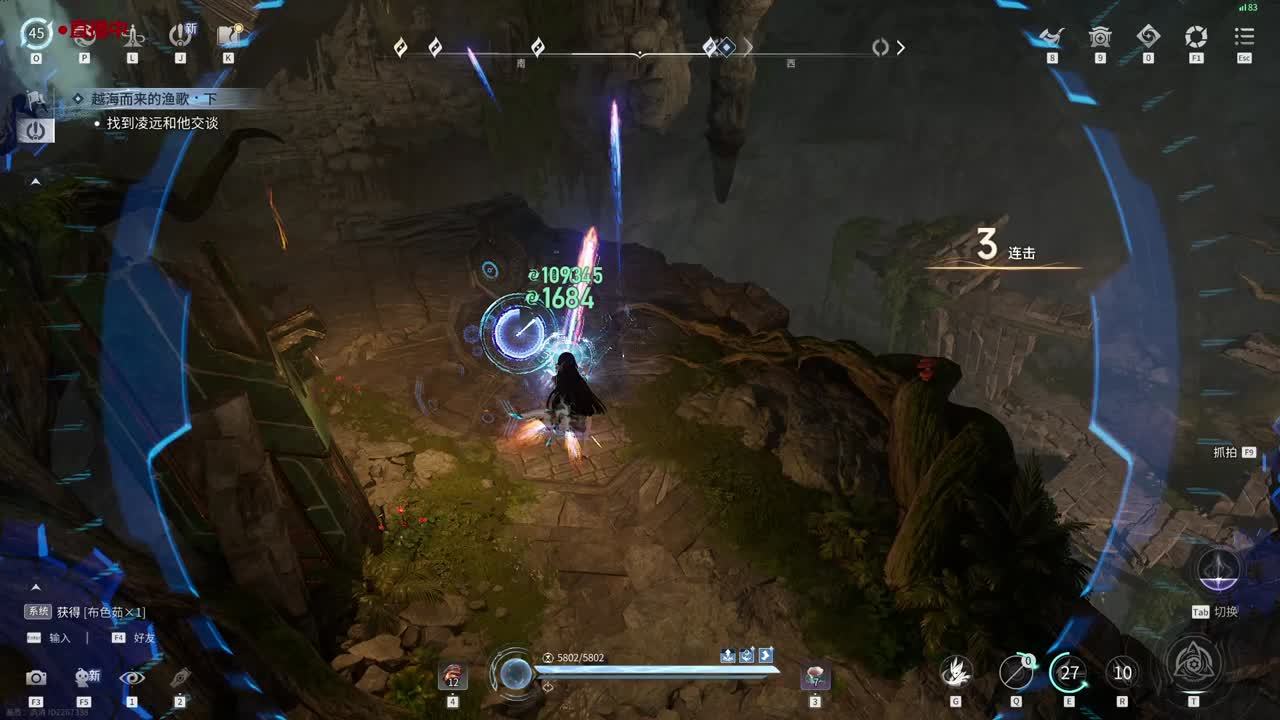Open the boat-shaped icon in top bar
1280x720 pixels.
pyautogui.click(x=1051, y=37)
